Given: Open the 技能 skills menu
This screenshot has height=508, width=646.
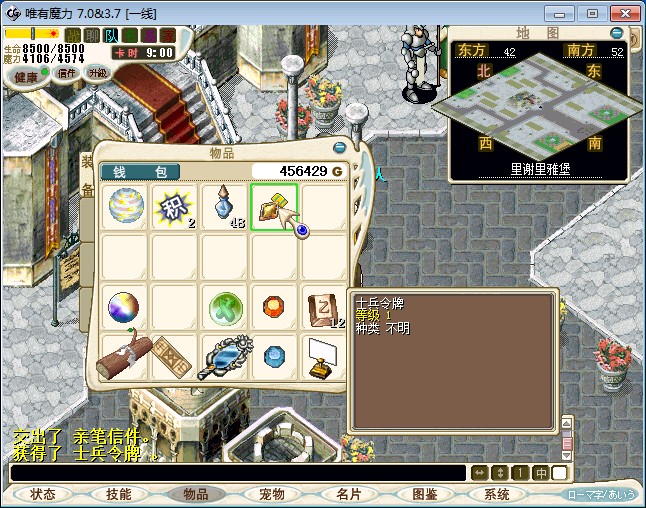Looking at the screenshot, I should coord(119,494).
